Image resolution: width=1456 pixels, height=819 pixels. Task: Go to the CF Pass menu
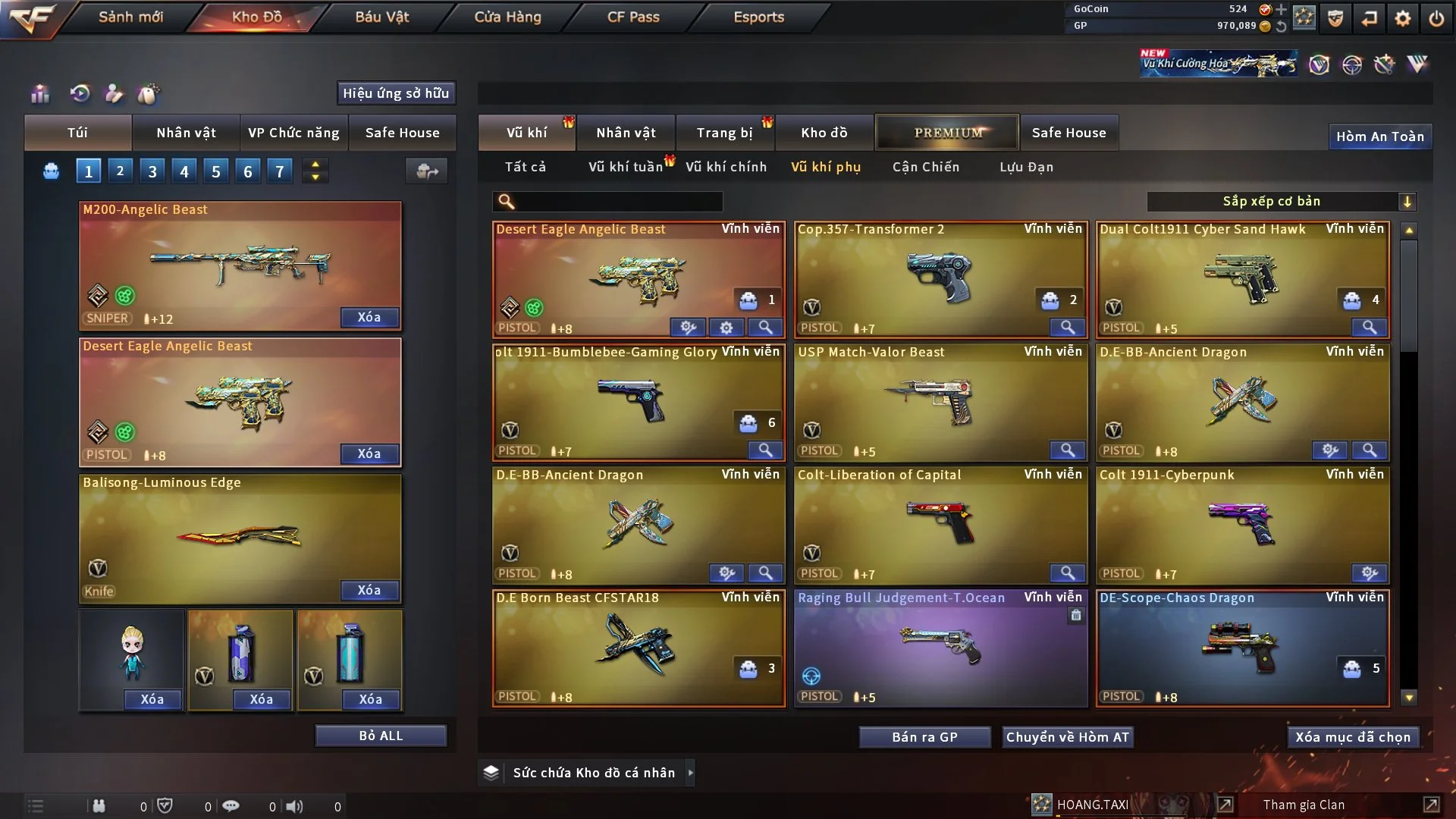[633, 17]
